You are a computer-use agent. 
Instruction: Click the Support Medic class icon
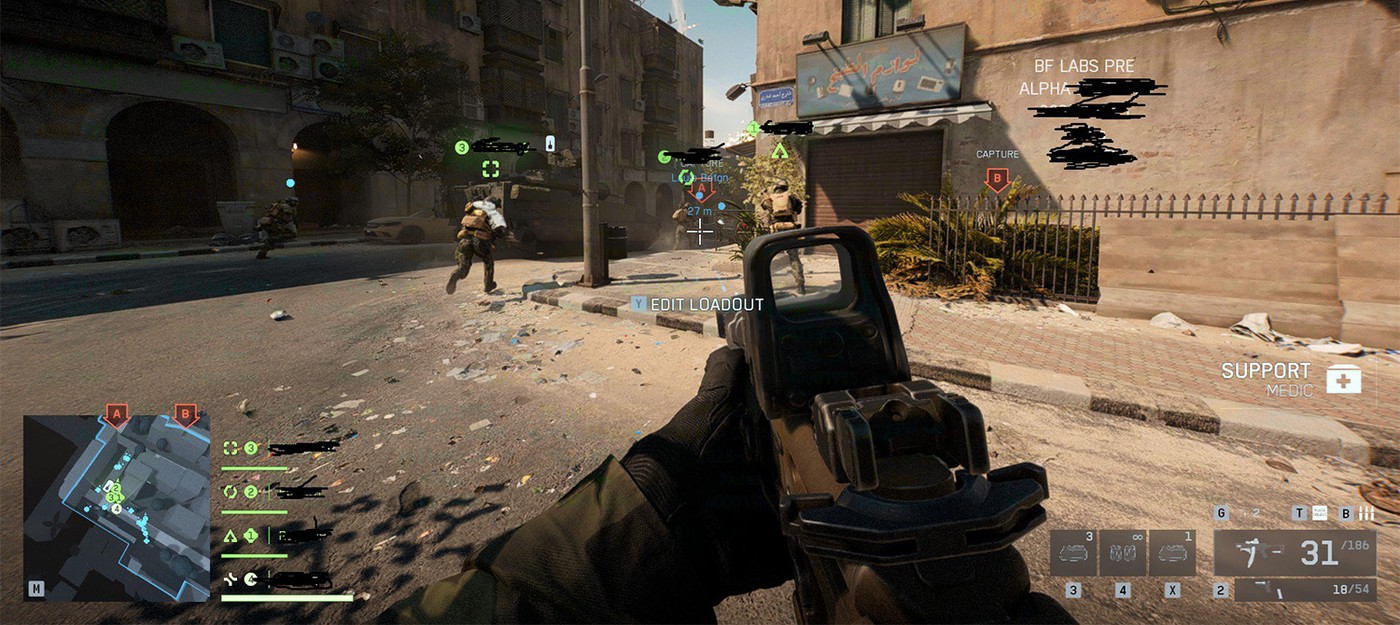1344,379
